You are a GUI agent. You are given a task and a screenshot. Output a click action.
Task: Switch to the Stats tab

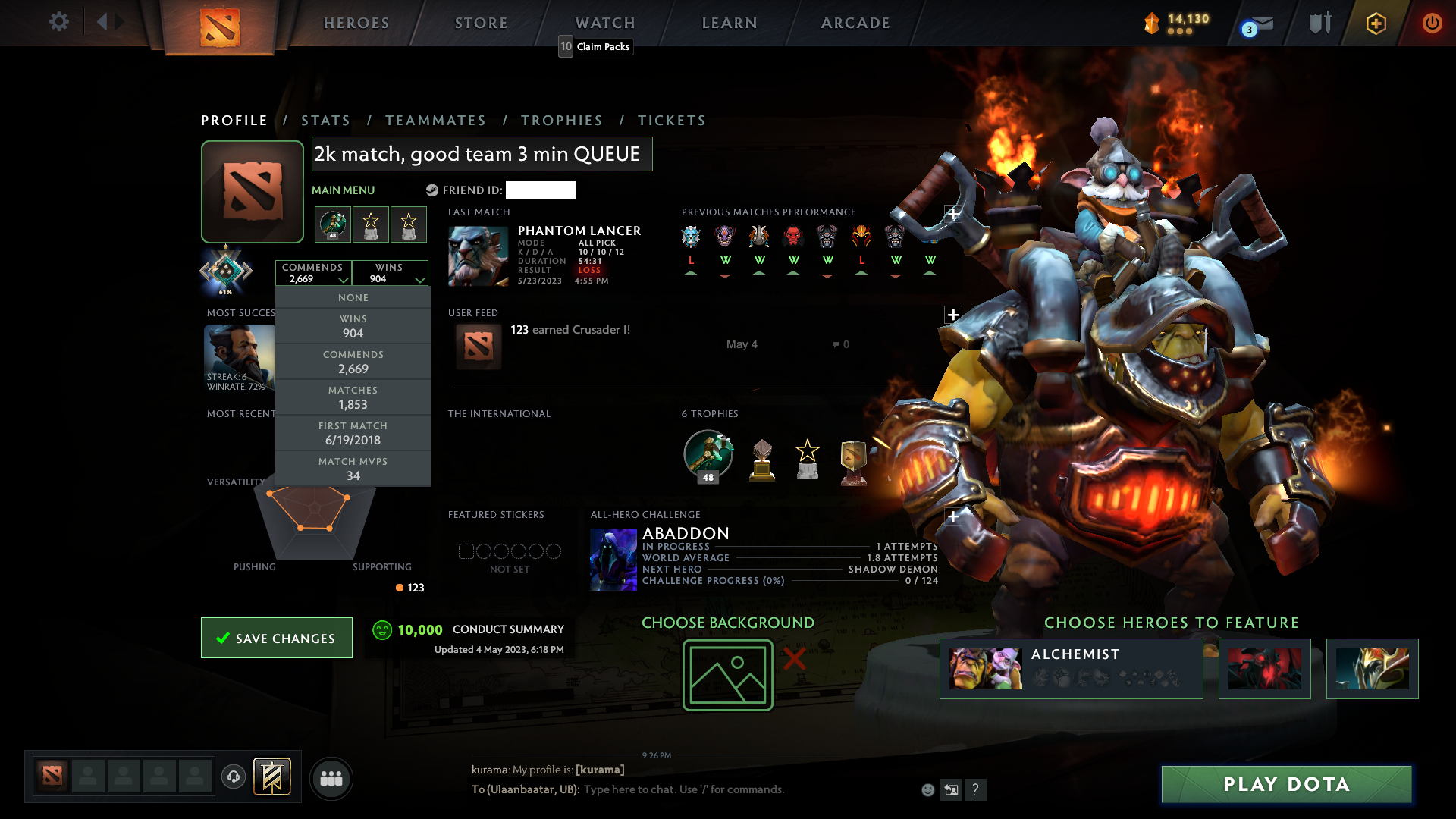(325, 121)
